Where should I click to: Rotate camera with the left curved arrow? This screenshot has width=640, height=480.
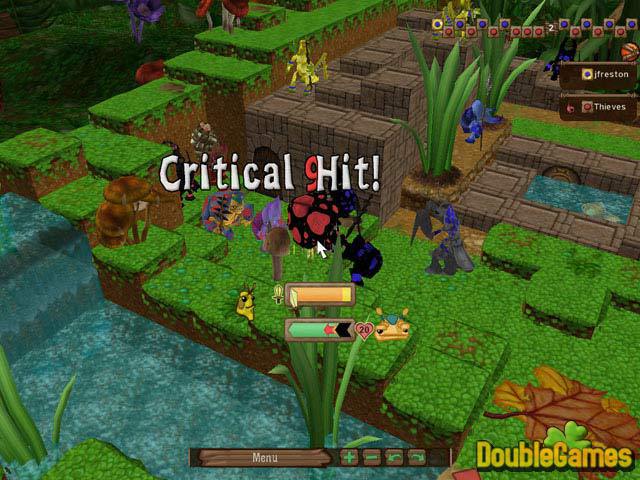pyautogui.click(x=393, y=458)
